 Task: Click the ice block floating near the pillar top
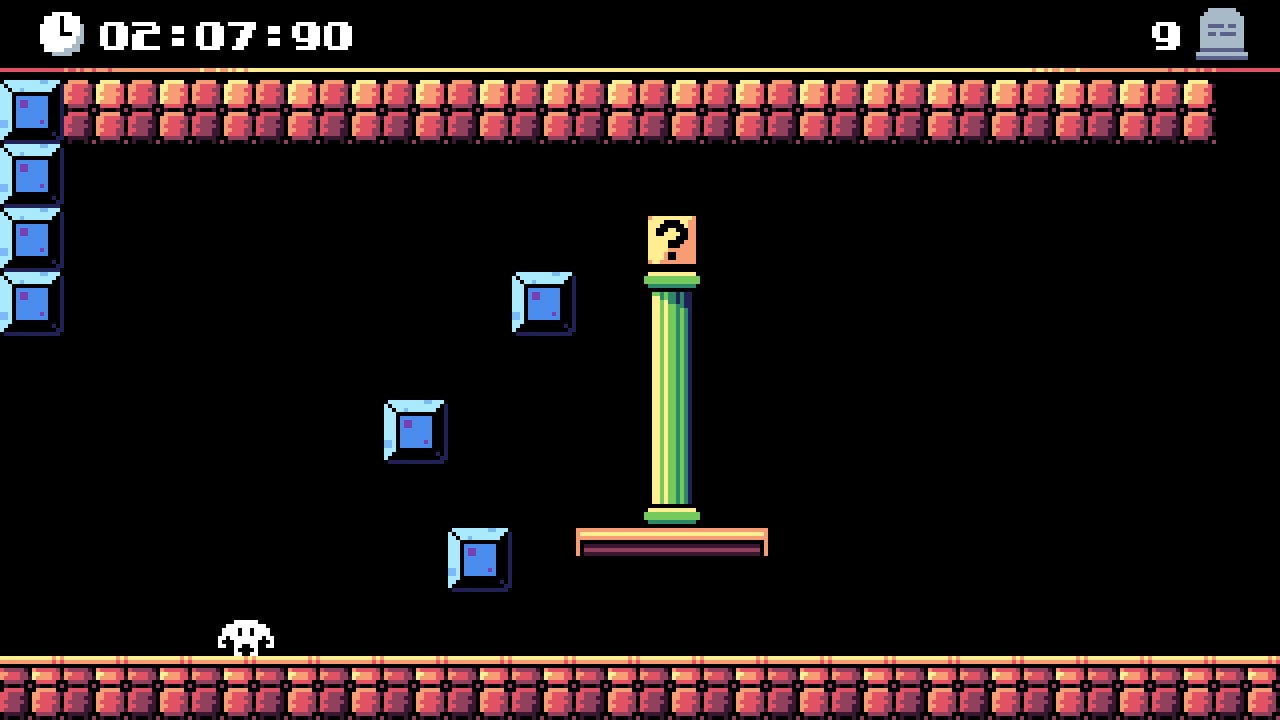543,302
